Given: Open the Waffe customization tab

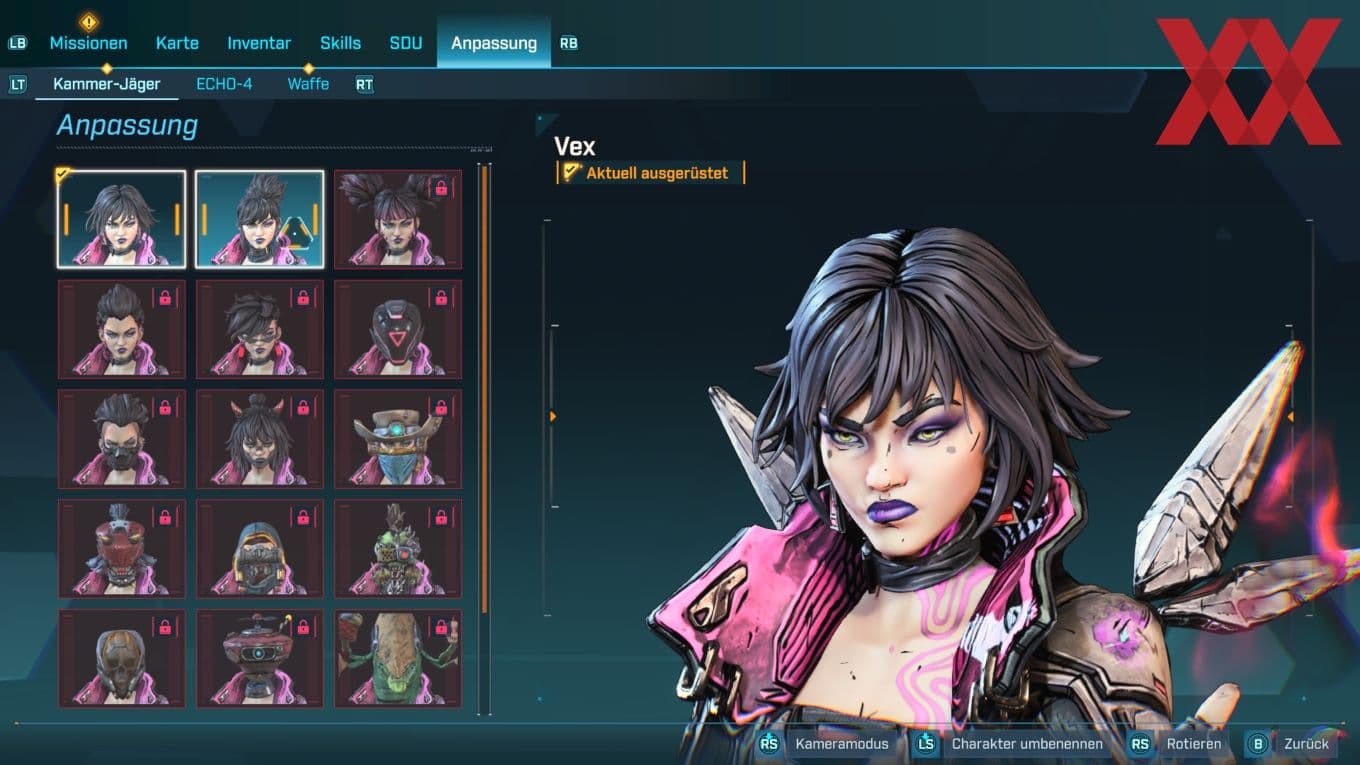Looking at the screenshot, I should [308, 85].
